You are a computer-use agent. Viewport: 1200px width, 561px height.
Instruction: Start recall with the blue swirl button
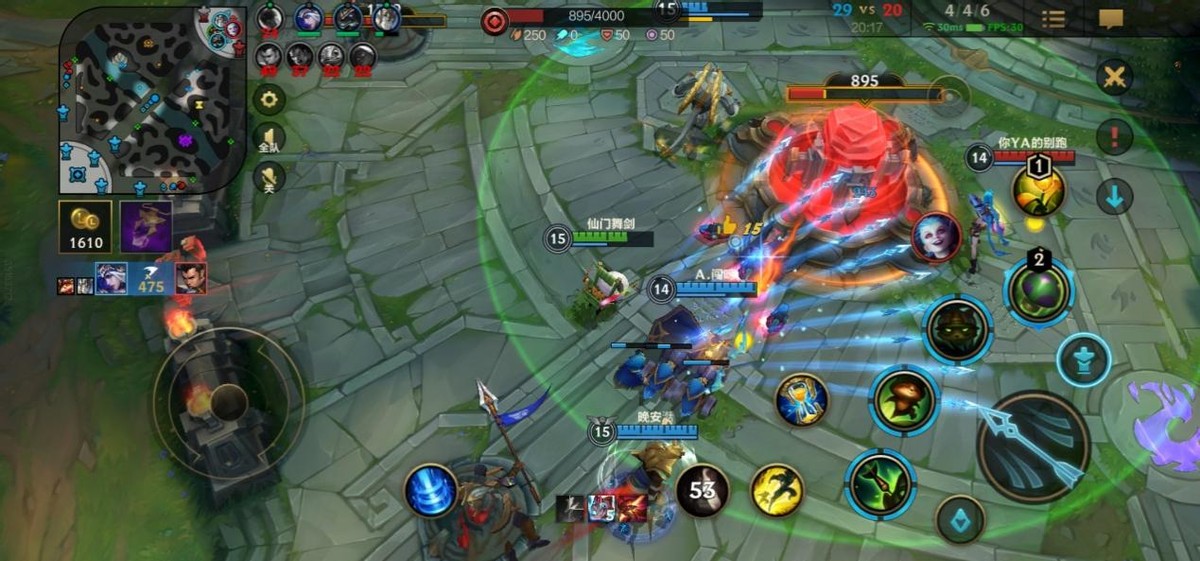click(x=432, y=492)
